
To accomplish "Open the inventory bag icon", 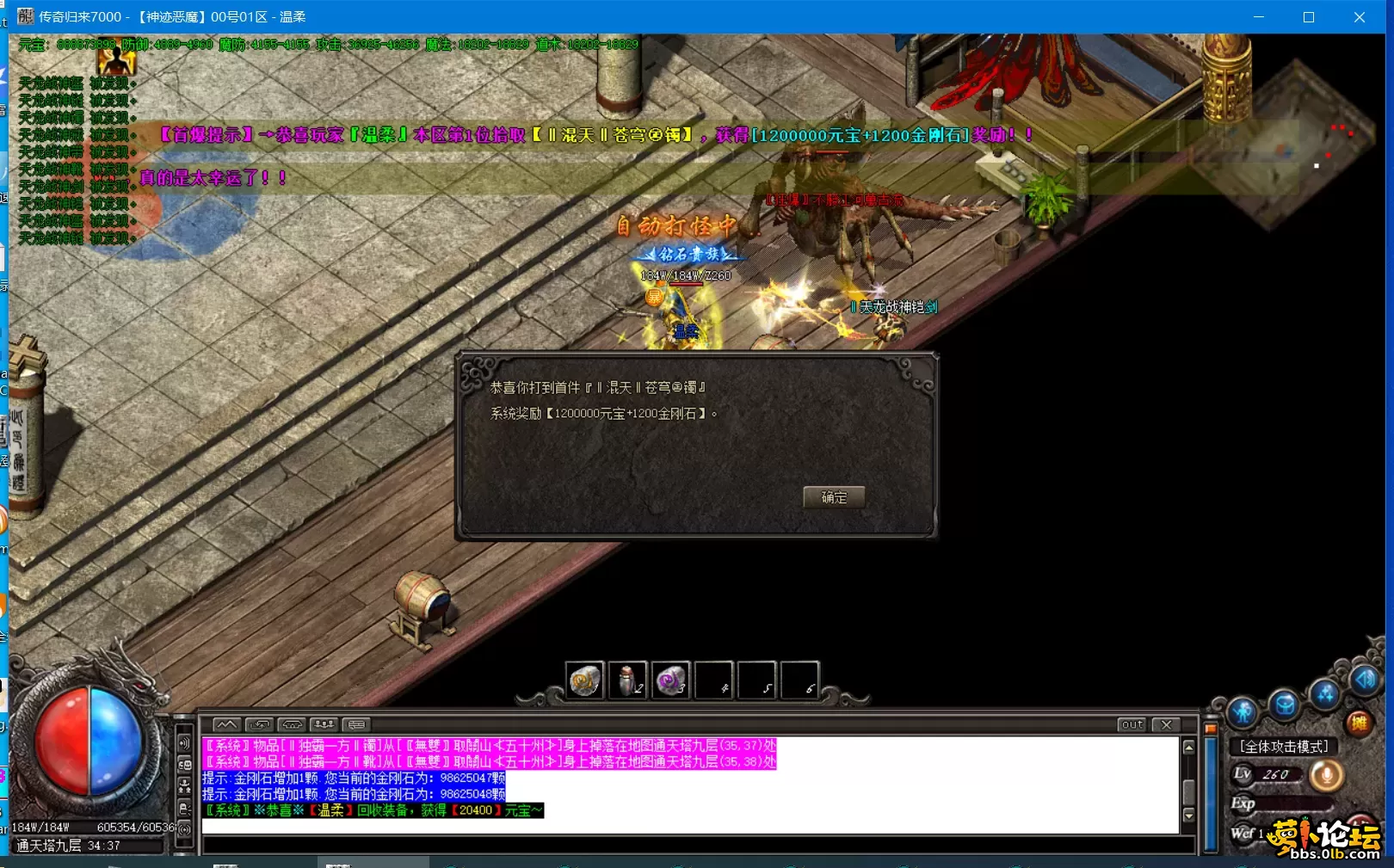I will click(x=1283, y=704).
